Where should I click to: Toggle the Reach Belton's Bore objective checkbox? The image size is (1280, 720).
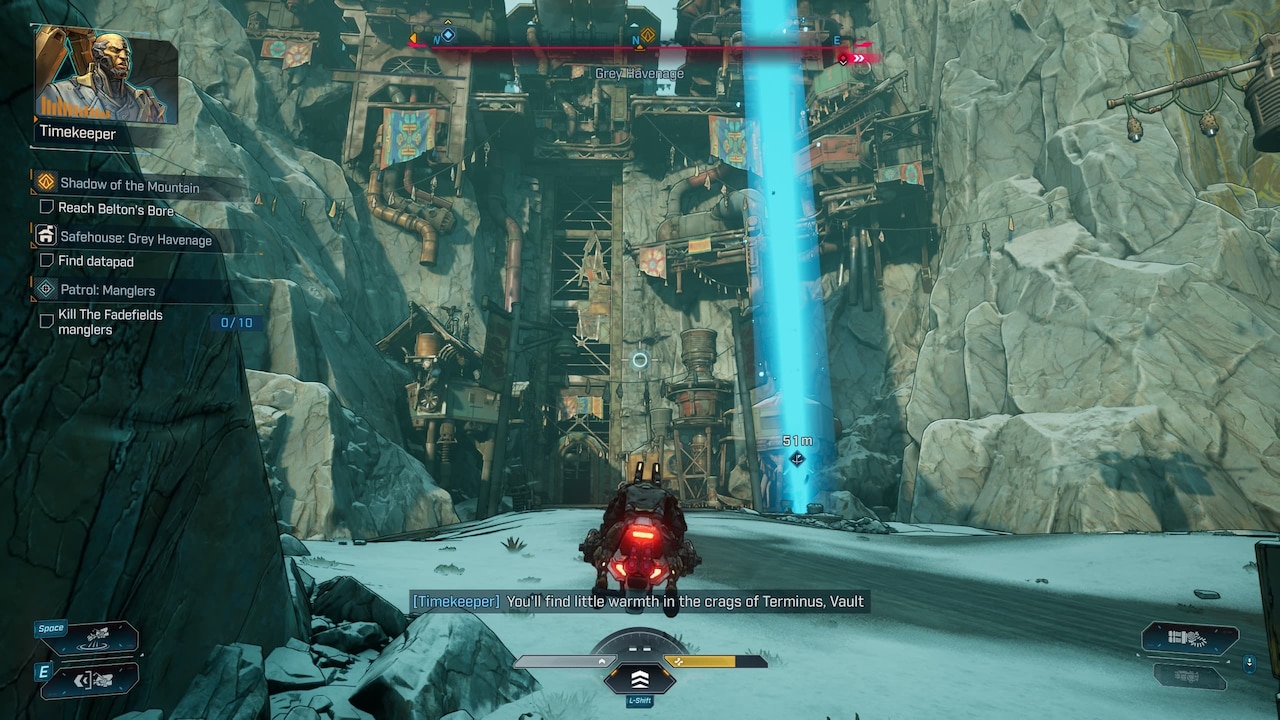tap(46, 208)
